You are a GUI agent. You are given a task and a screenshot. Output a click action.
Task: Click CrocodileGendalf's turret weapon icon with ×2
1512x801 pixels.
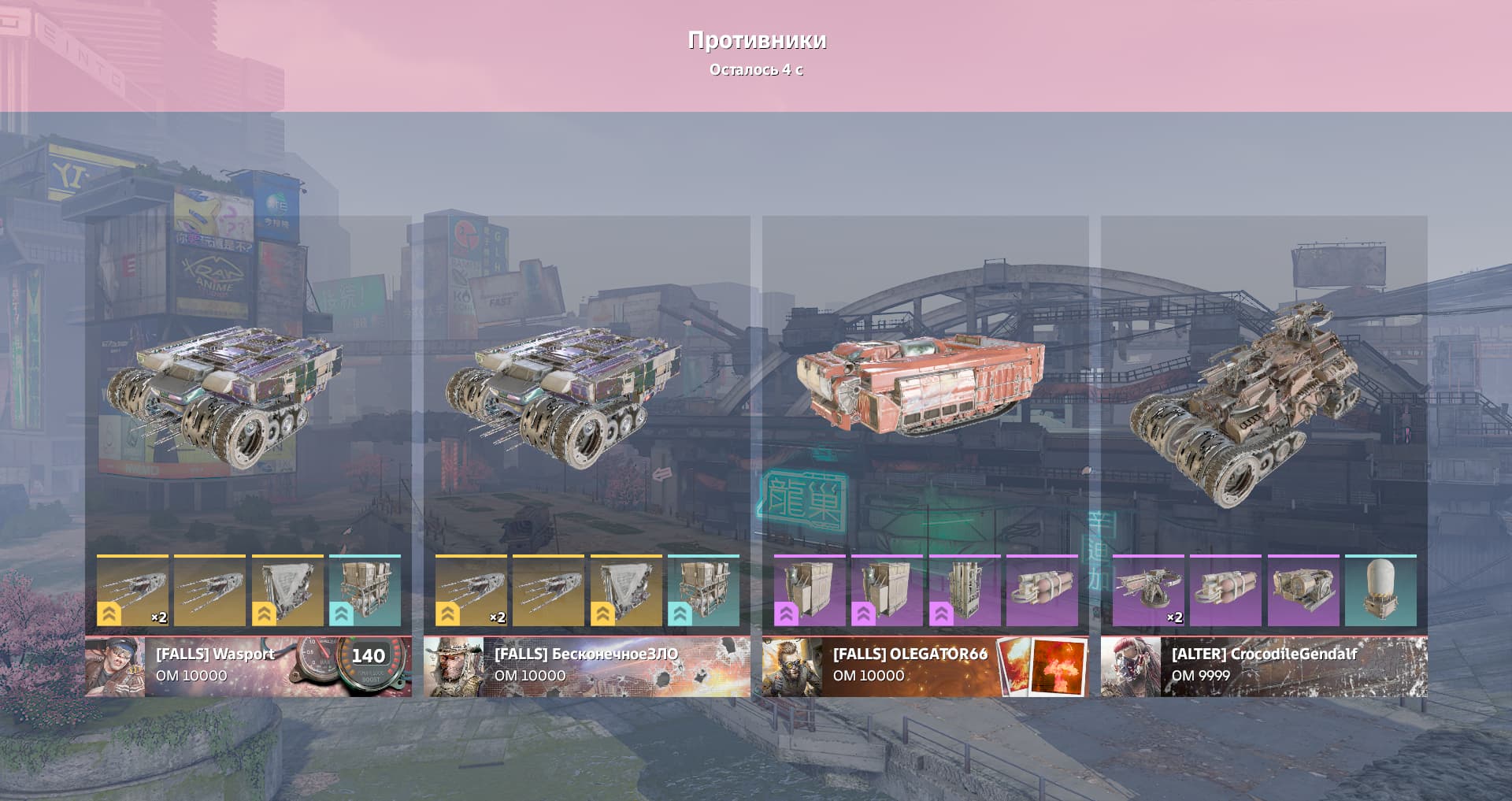(1148, 591)
